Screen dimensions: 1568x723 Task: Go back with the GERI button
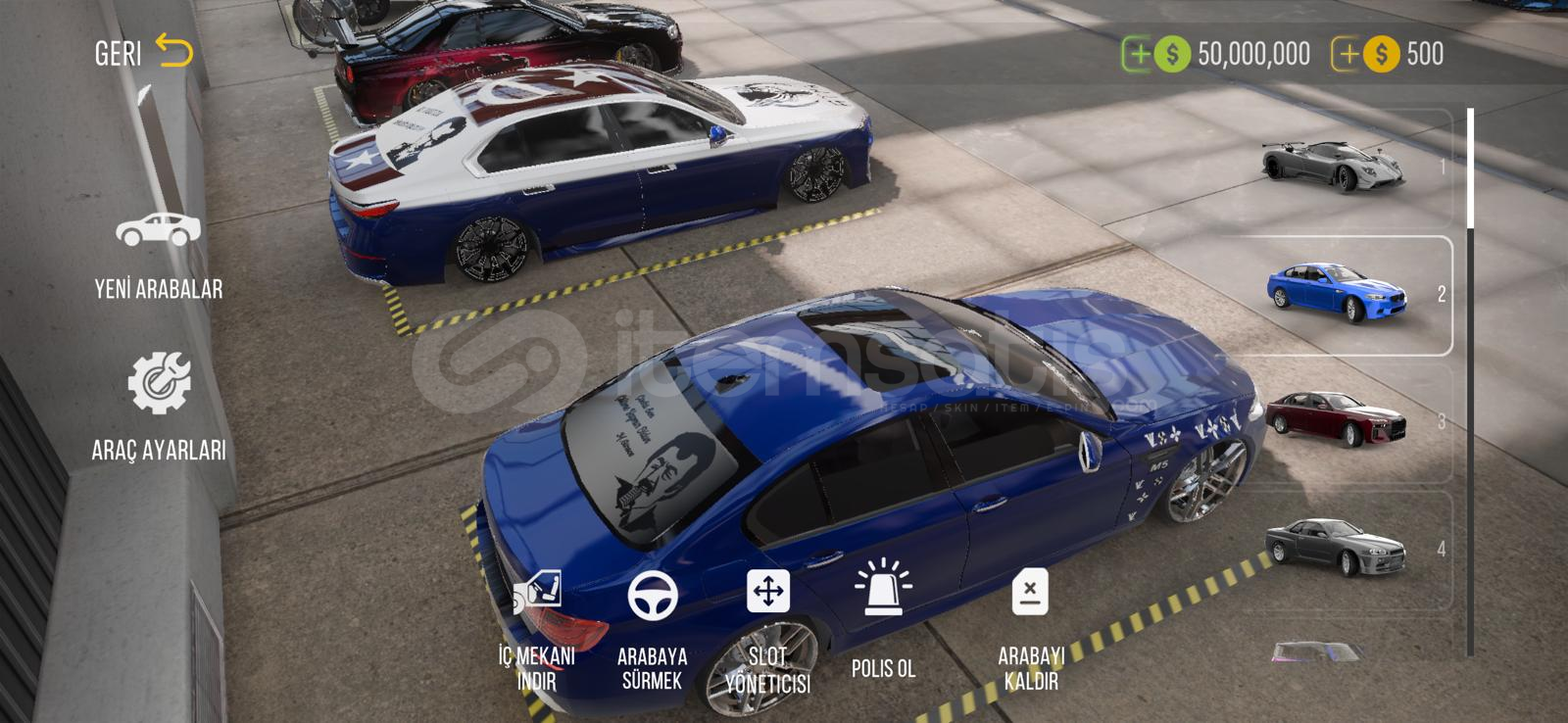coord(144,52)
